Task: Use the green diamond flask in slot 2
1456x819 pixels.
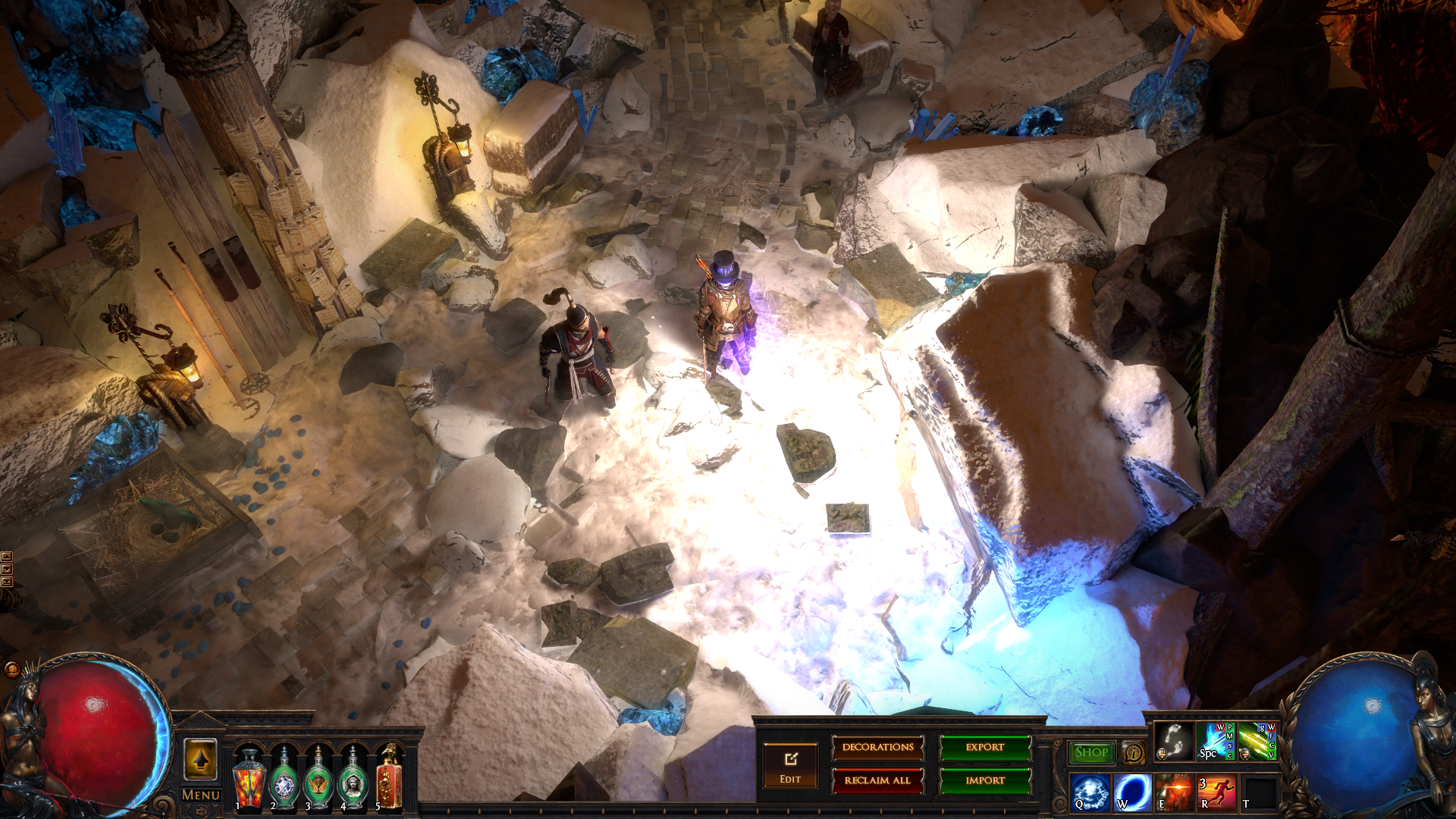Action: click(x=284, y=779)
